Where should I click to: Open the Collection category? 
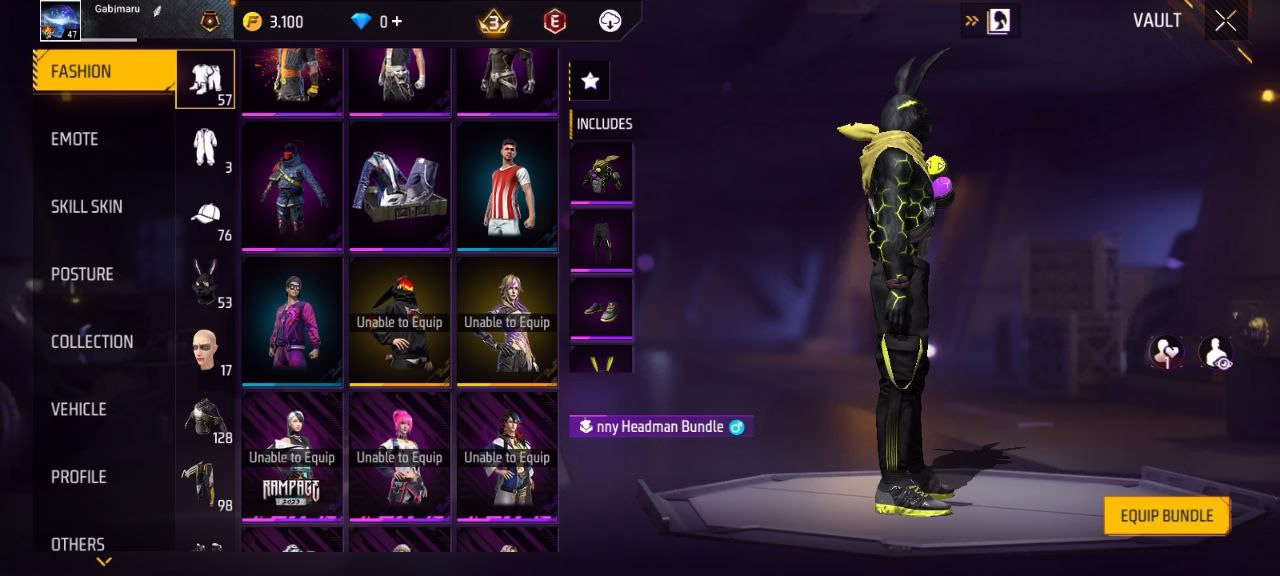92,342
